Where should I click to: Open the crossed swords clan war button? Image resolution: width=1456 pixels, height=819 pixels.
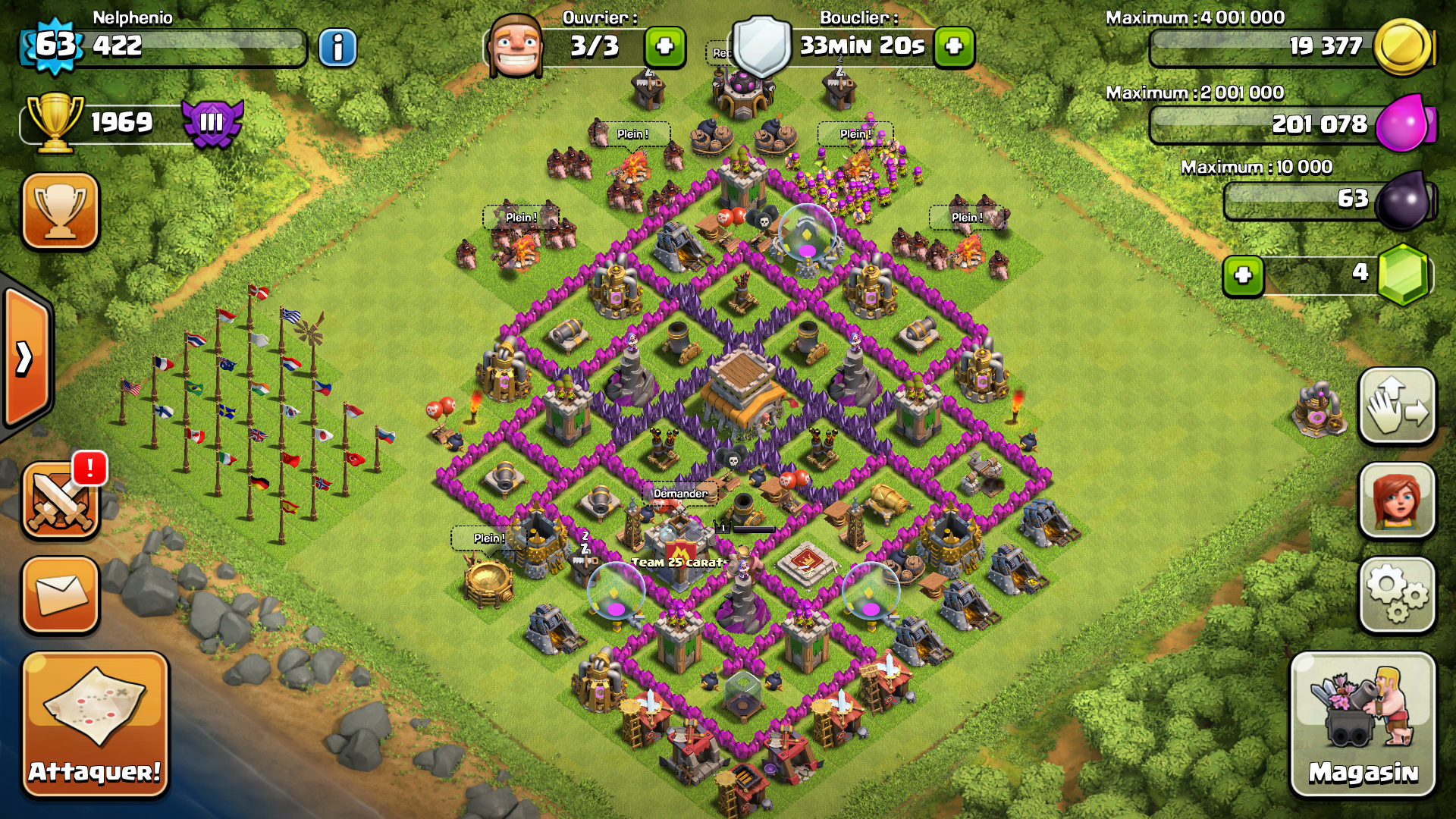click(x=60, y=501)
